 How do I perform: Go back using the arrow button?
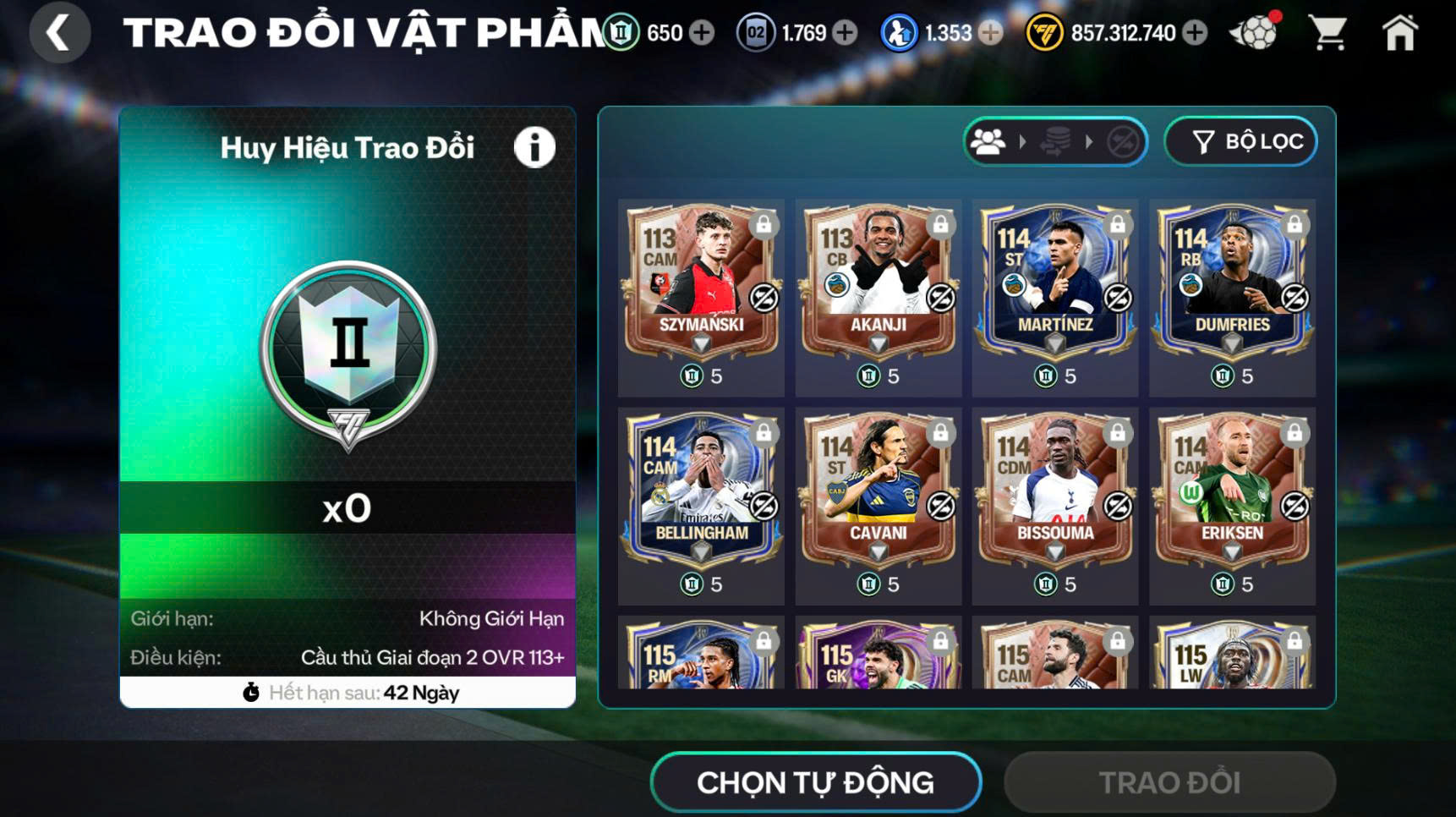(x=59, y=33)
